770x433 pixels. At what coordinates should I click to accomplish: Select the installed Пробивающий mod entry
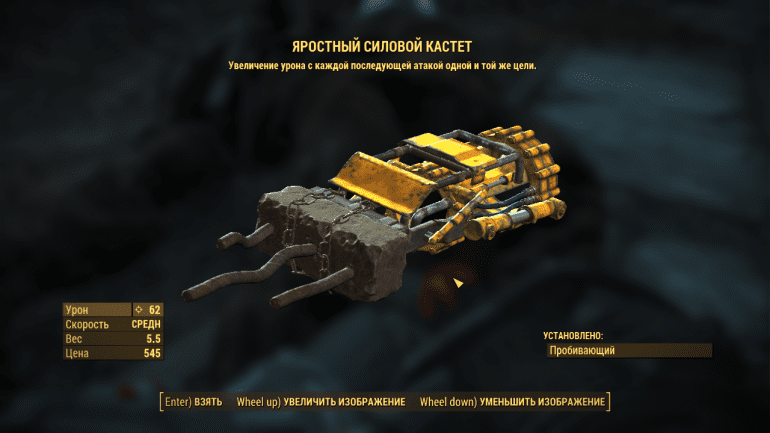tap(628, 351)
